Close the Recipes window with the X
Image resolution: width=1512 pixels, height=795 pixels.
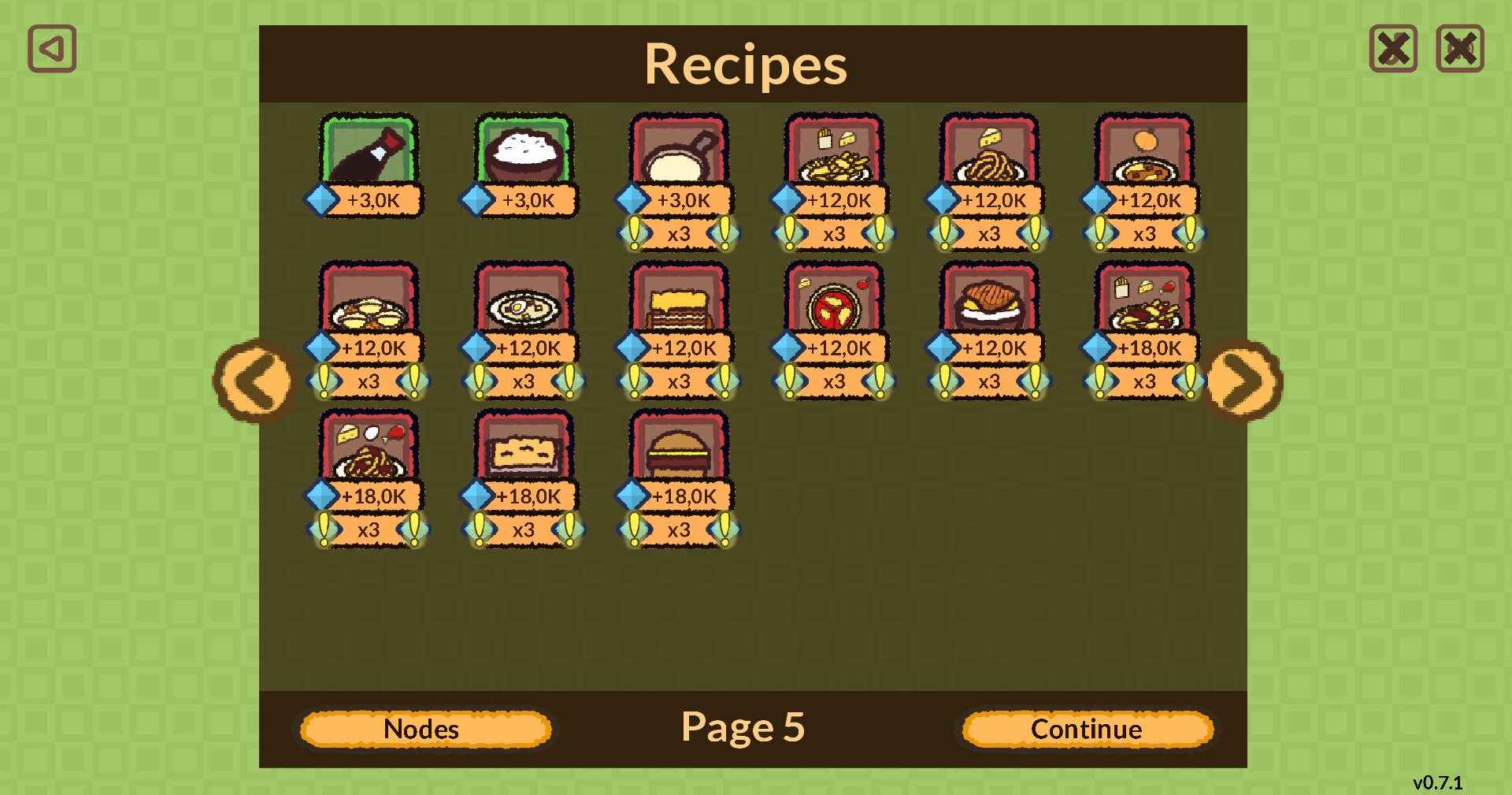point(1393,49)
